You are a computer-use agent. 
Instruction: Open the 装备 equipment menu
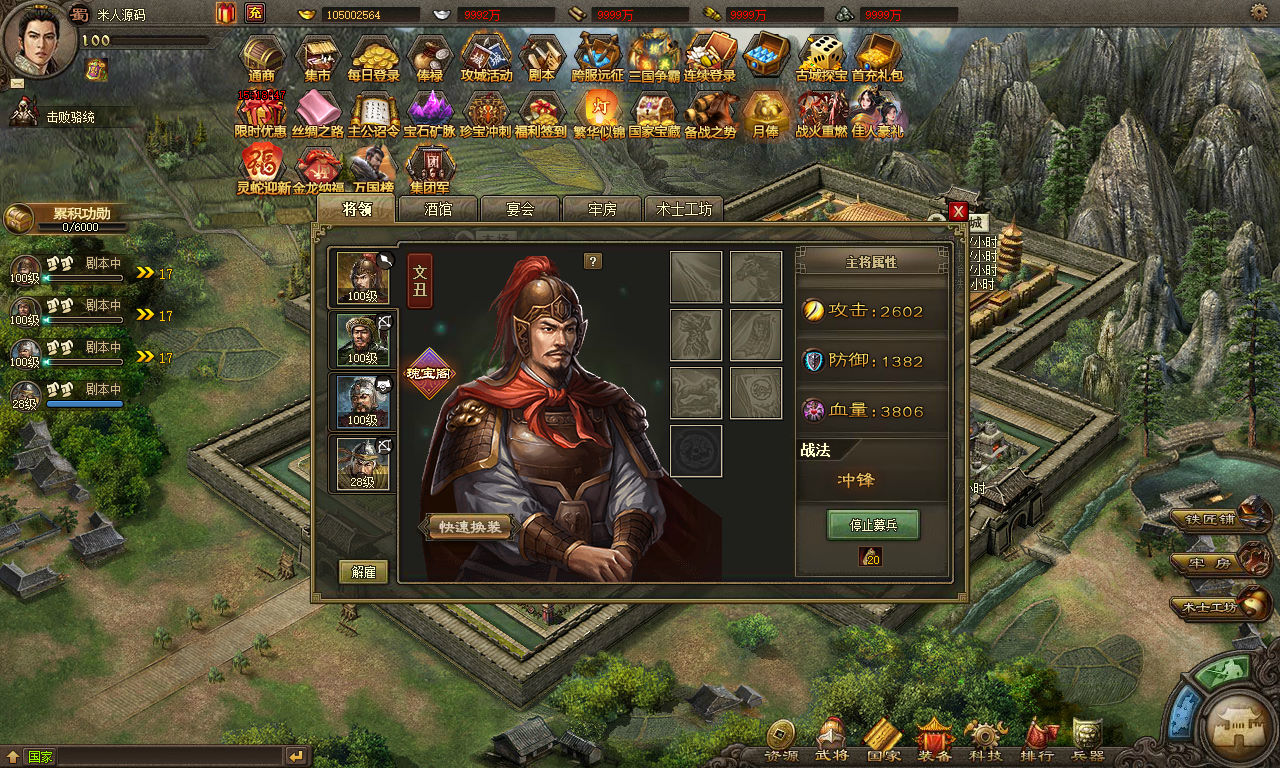pos(936,739)
